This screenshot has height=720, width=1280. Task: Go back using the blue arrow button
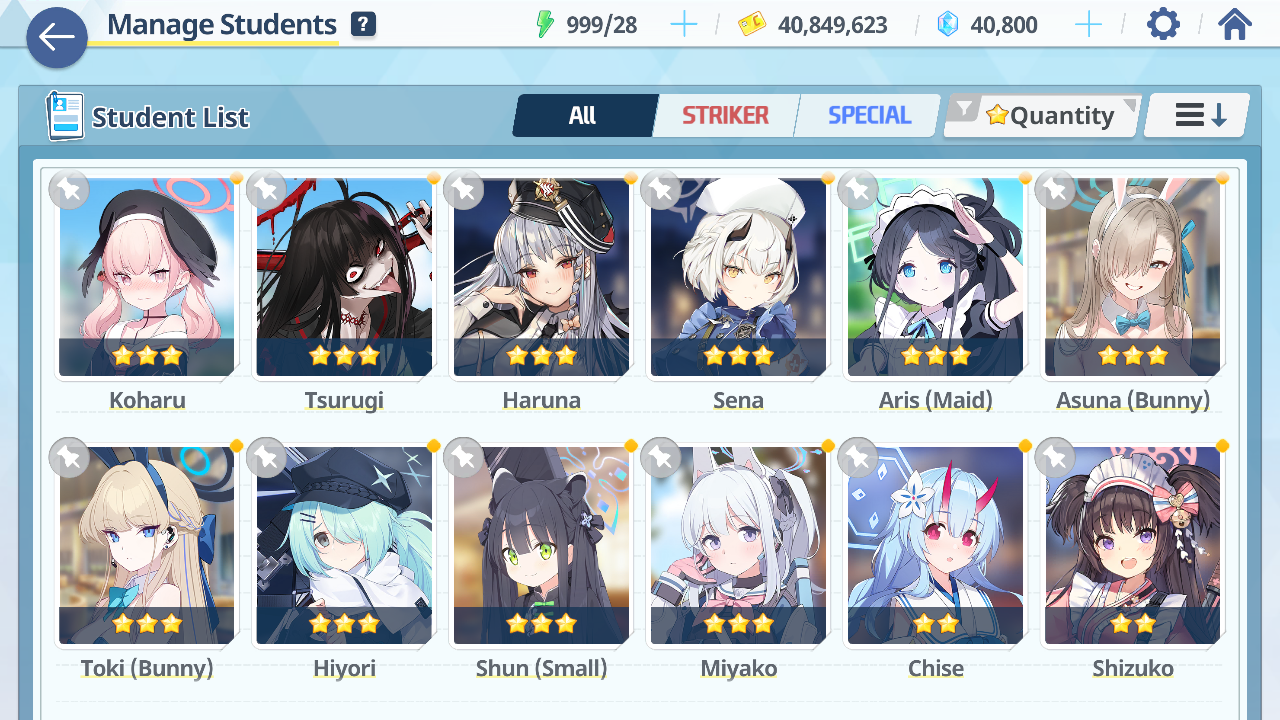pyautogui.click(x=57, y=38)
